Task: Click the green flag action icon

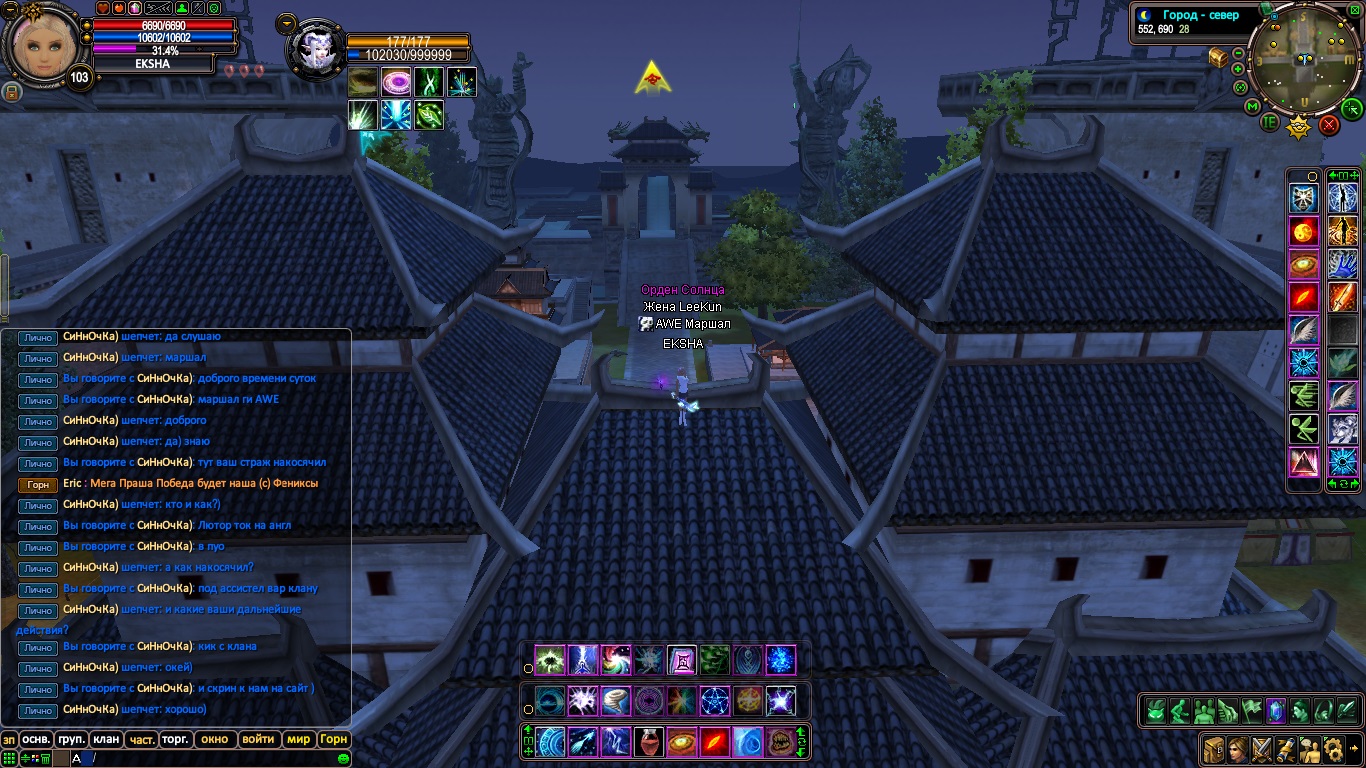Action: [1251, 711]
